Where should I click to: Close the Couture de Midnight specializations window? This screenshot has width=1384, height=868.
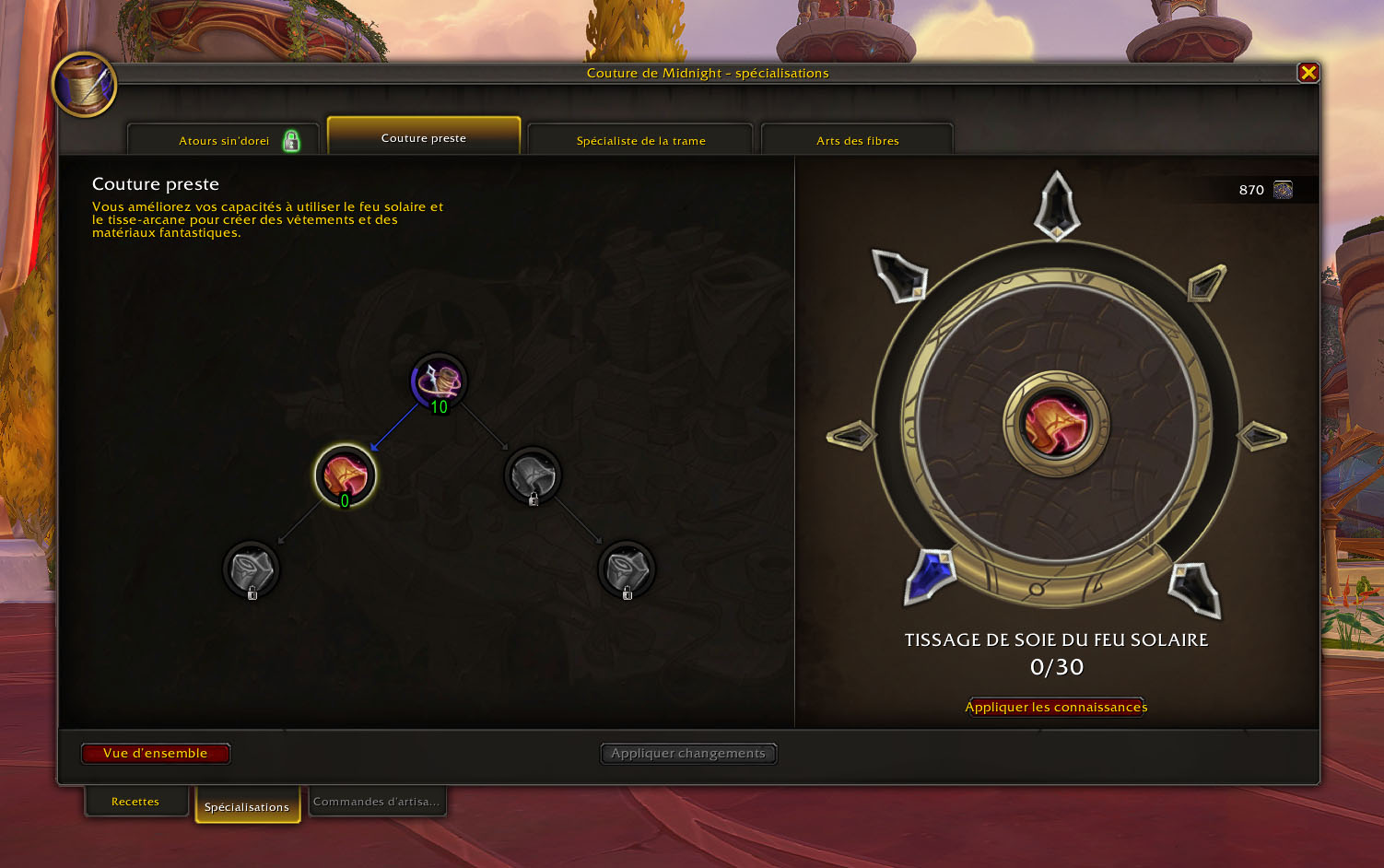(x=1308, y=73)
